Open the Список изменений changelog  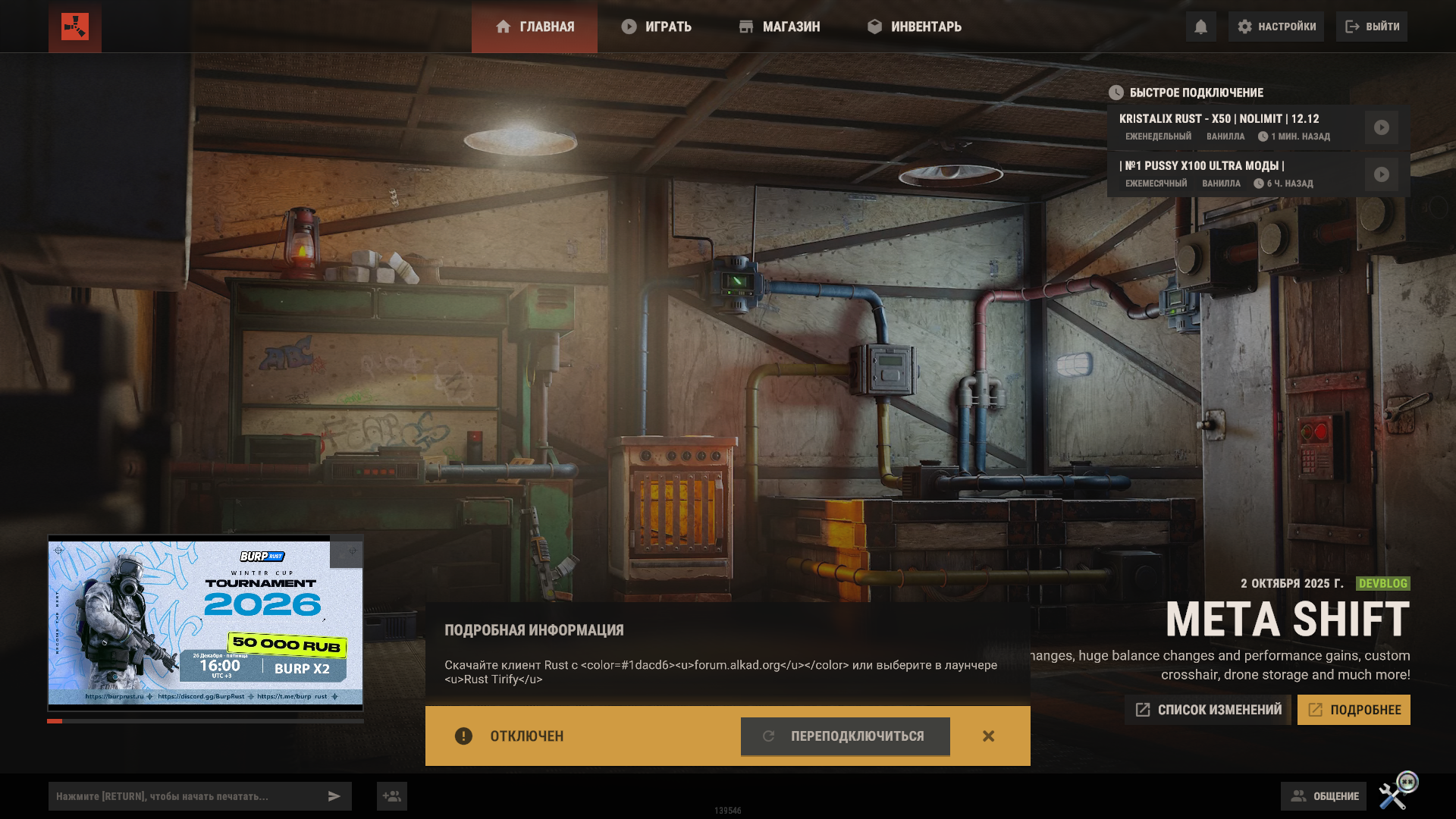coord(1208,710)
